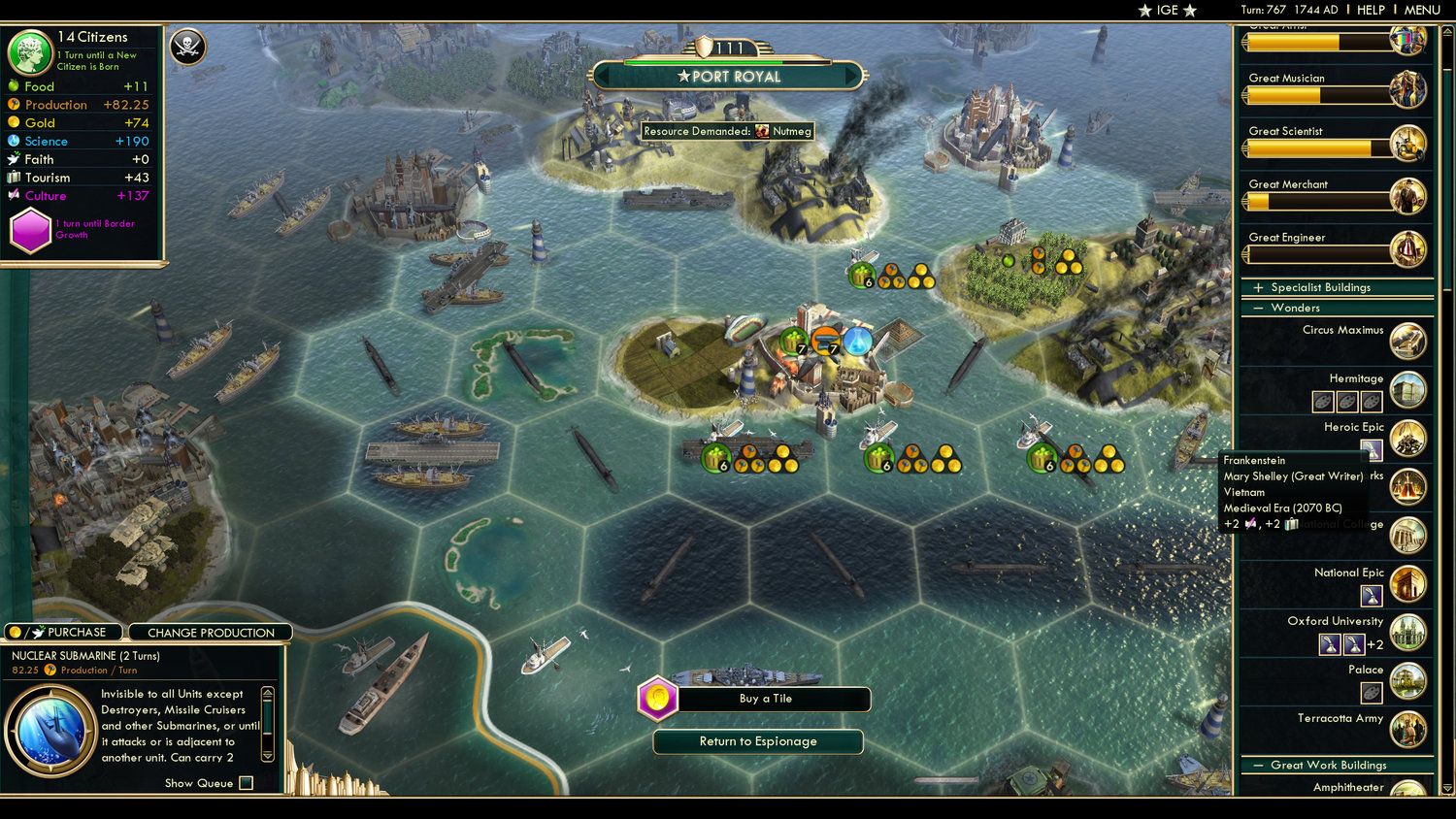Click the Hermitage wonder icon
The width and height of the screenshot is (1456, 819).
tap(1407, 389)
